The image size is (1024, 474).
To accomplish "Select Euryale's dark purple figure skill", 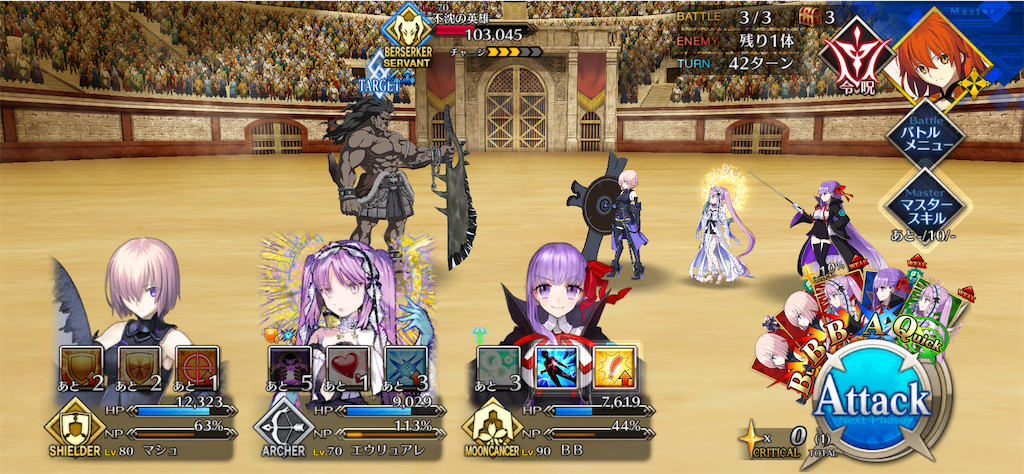I will pyautogui.click(x=289, y=367).
